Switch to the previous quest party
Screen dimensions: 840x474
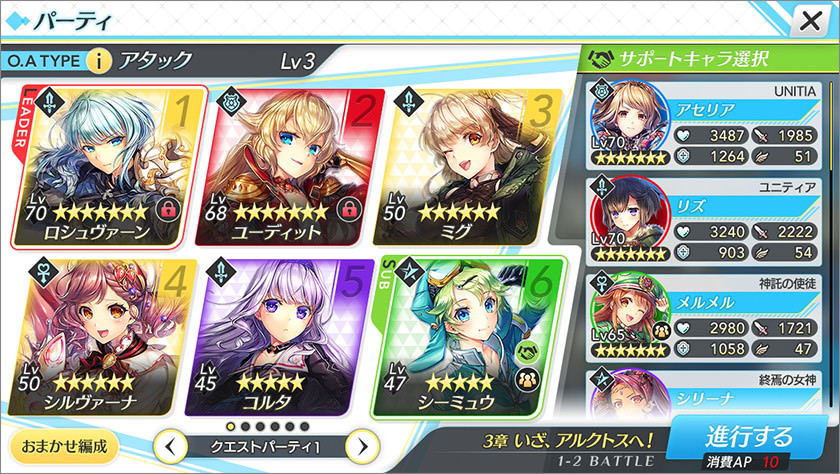pyautogui.click(x=170, y=445)
